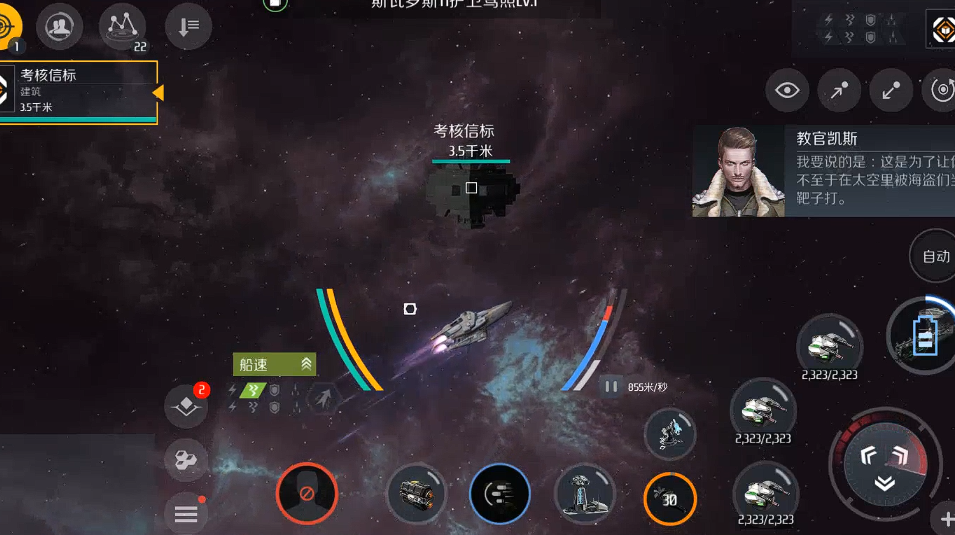This screenshot has width=955, height=535.
Task: Activate the blue-ringed afterburner module
Action: pyautogui.click(x=499, y=494)
